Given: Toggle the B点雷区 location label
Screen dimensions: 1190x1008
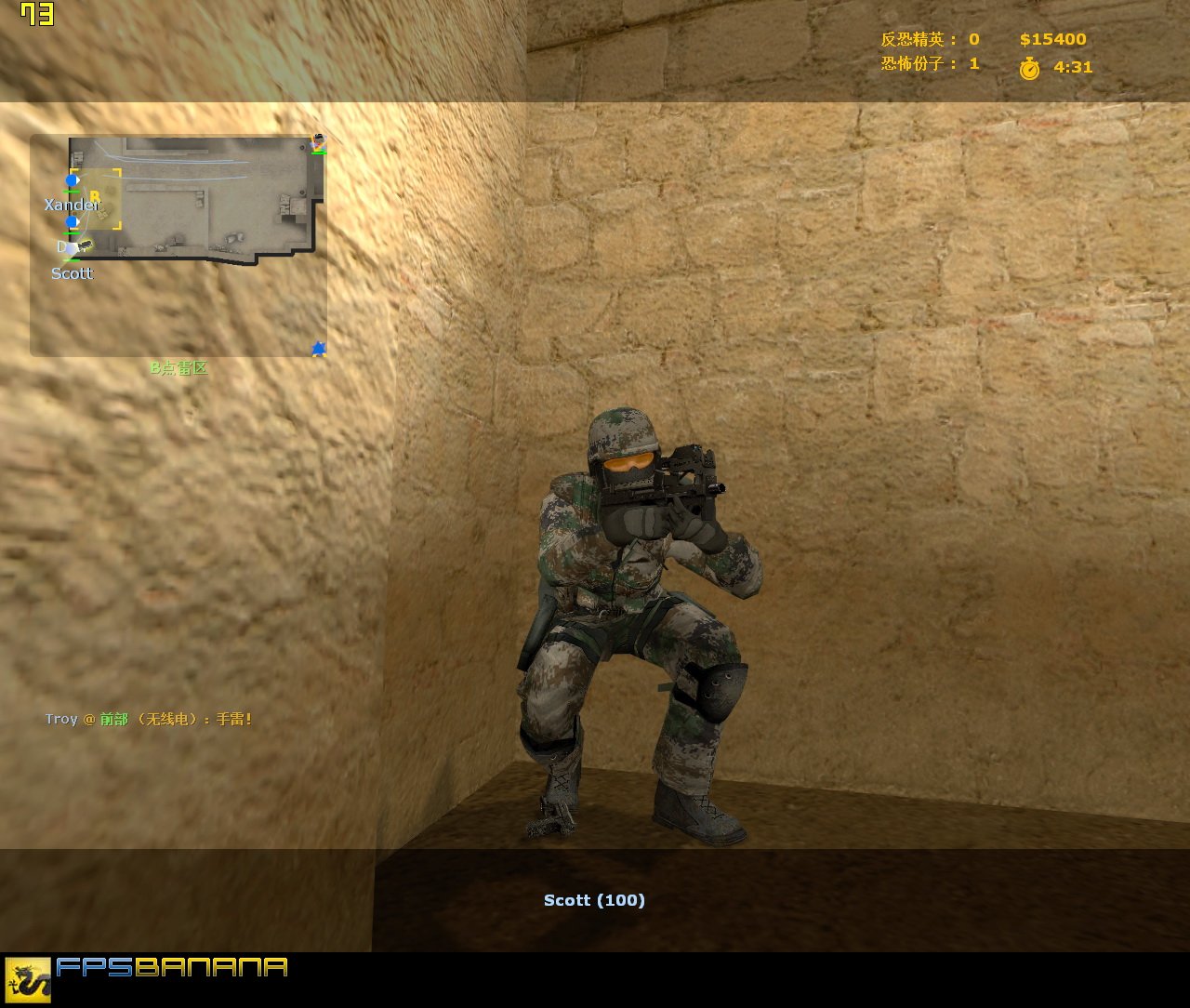Looking at the screenshot, I should click(180, 366).
